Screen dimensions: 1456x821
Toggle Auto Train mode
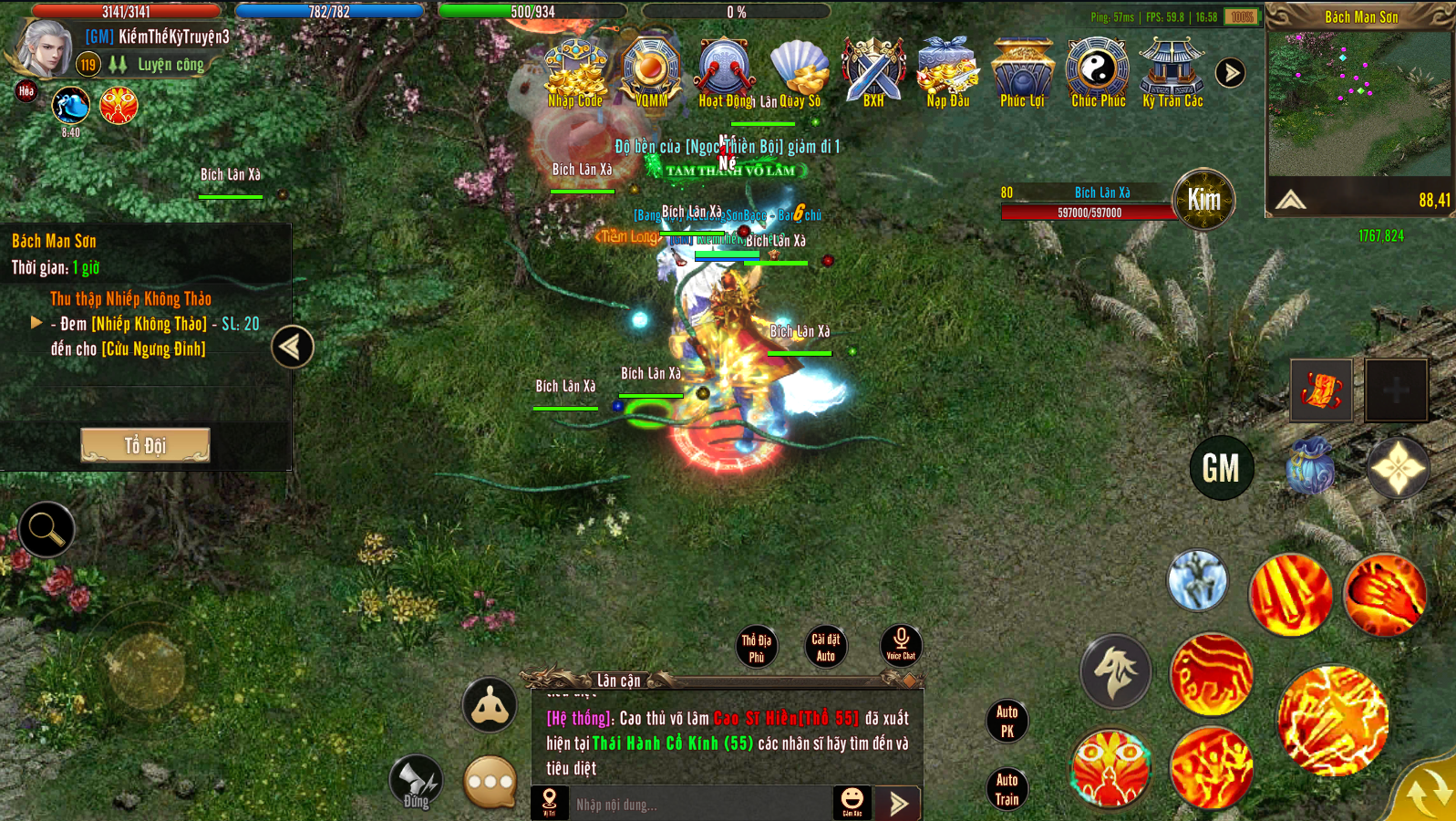[x=1007, y=789]
